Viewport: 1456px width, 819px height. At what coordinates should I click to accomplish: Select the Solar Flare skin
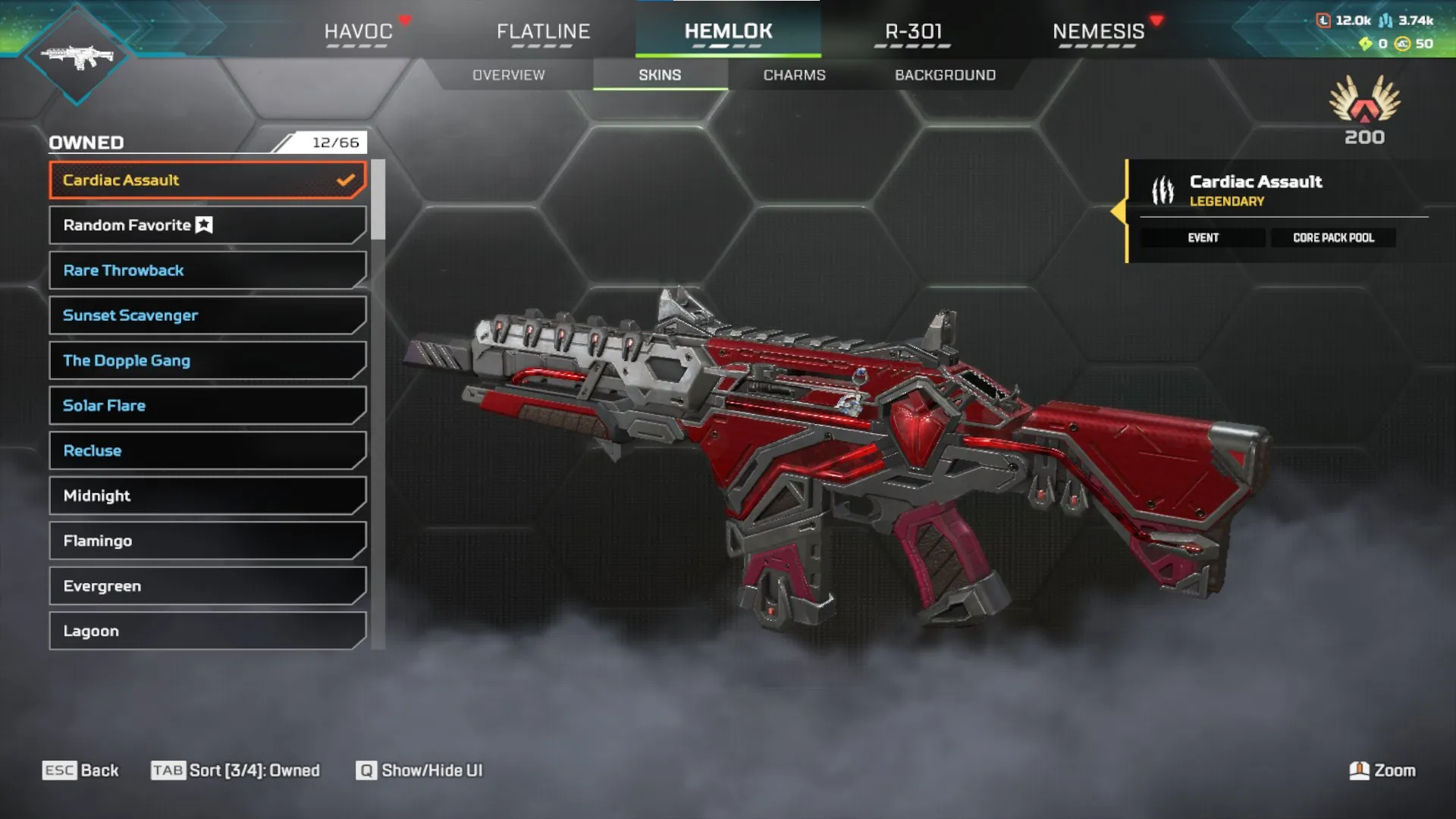[206, 405]
